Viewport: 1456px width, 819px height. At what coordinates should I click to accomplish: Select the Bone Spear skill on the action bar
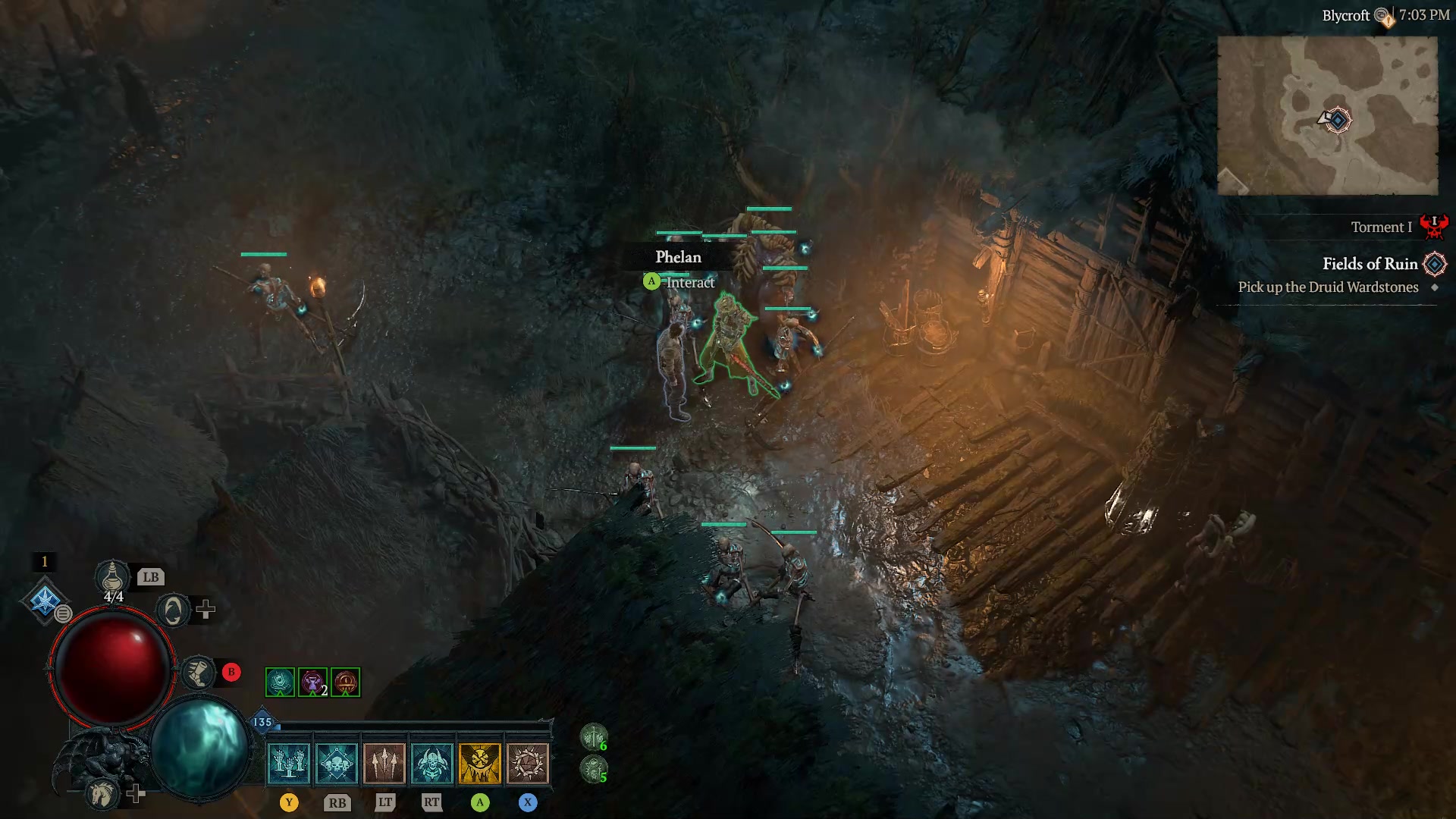[x=385, y=762]
